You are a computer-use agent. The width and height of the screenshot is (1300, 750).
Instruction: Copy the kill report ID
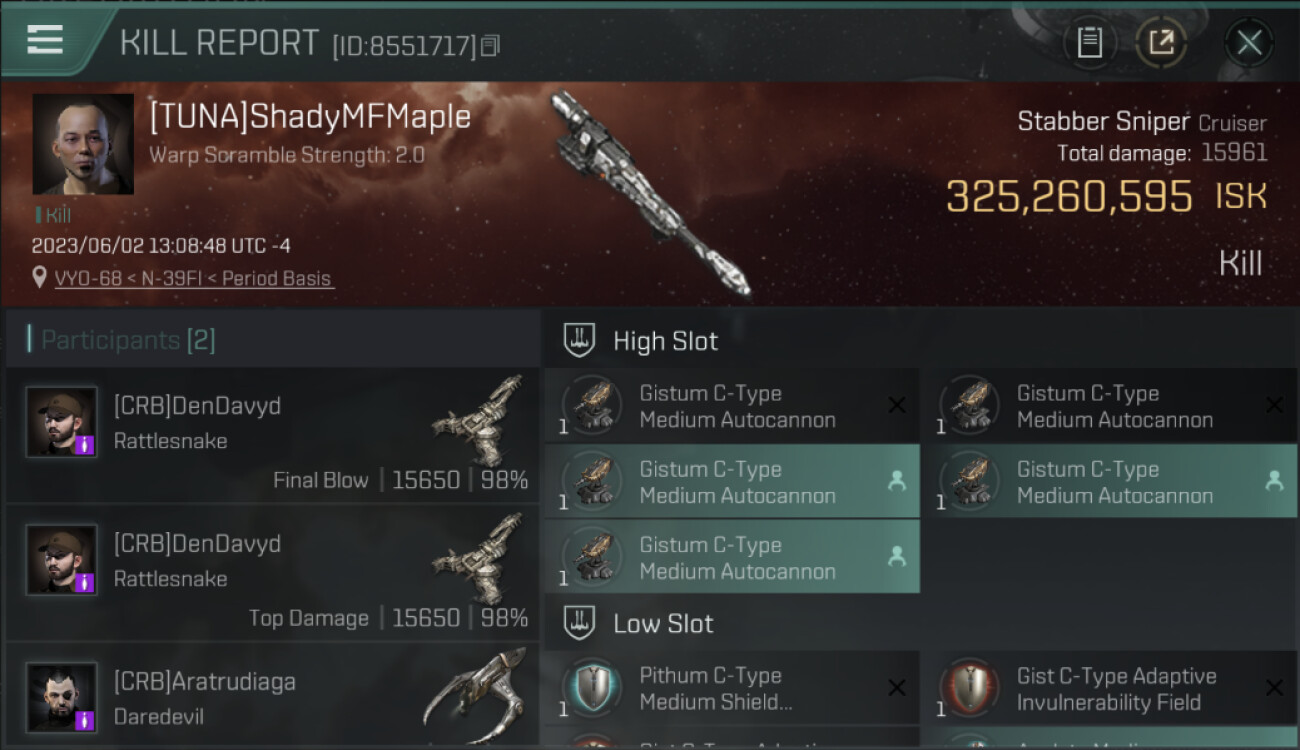point(490,45)
